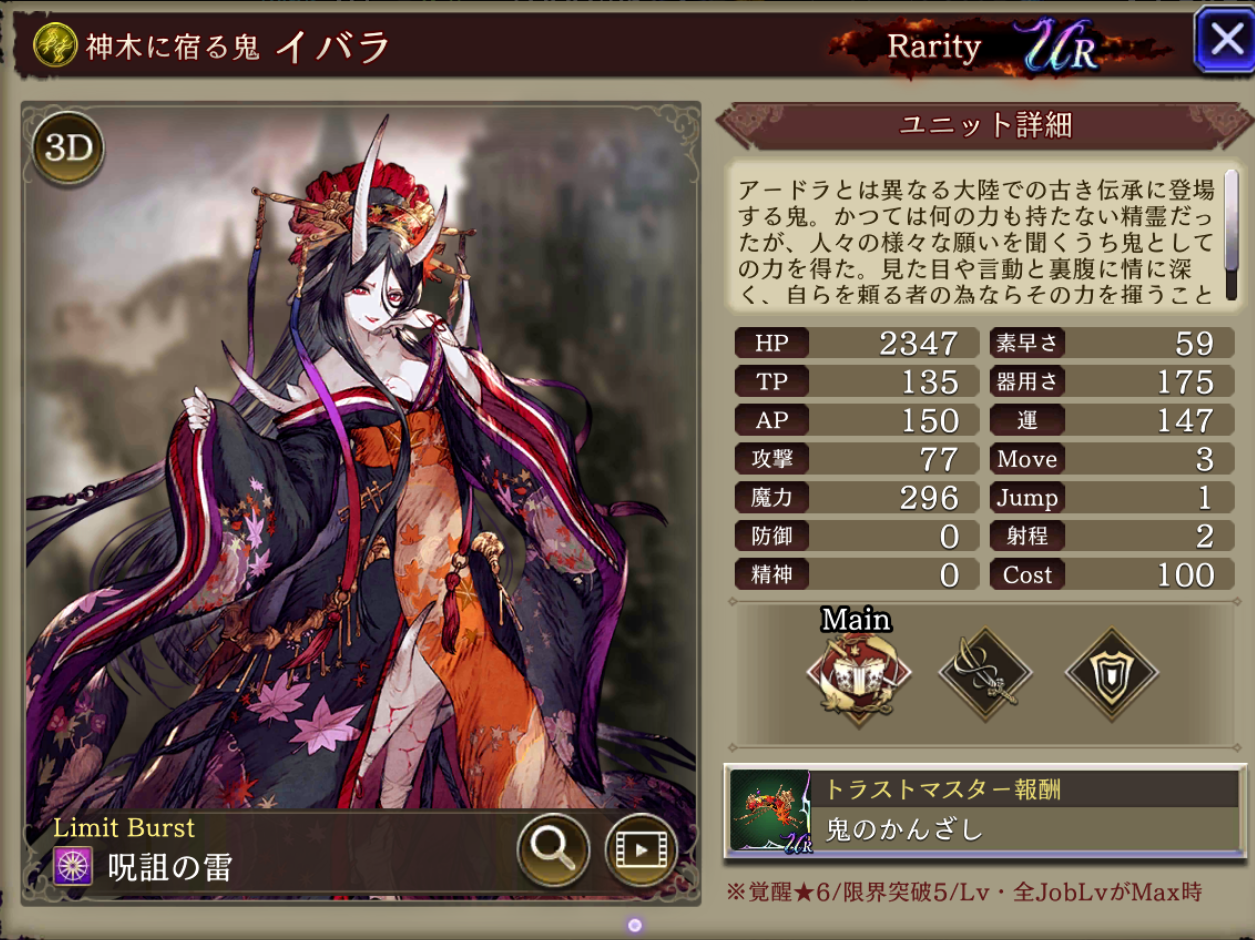This screenshot has width=1255, height=940.
Task: Tap the 呪詛の雷 limit burst name
Action: point(170,867)
